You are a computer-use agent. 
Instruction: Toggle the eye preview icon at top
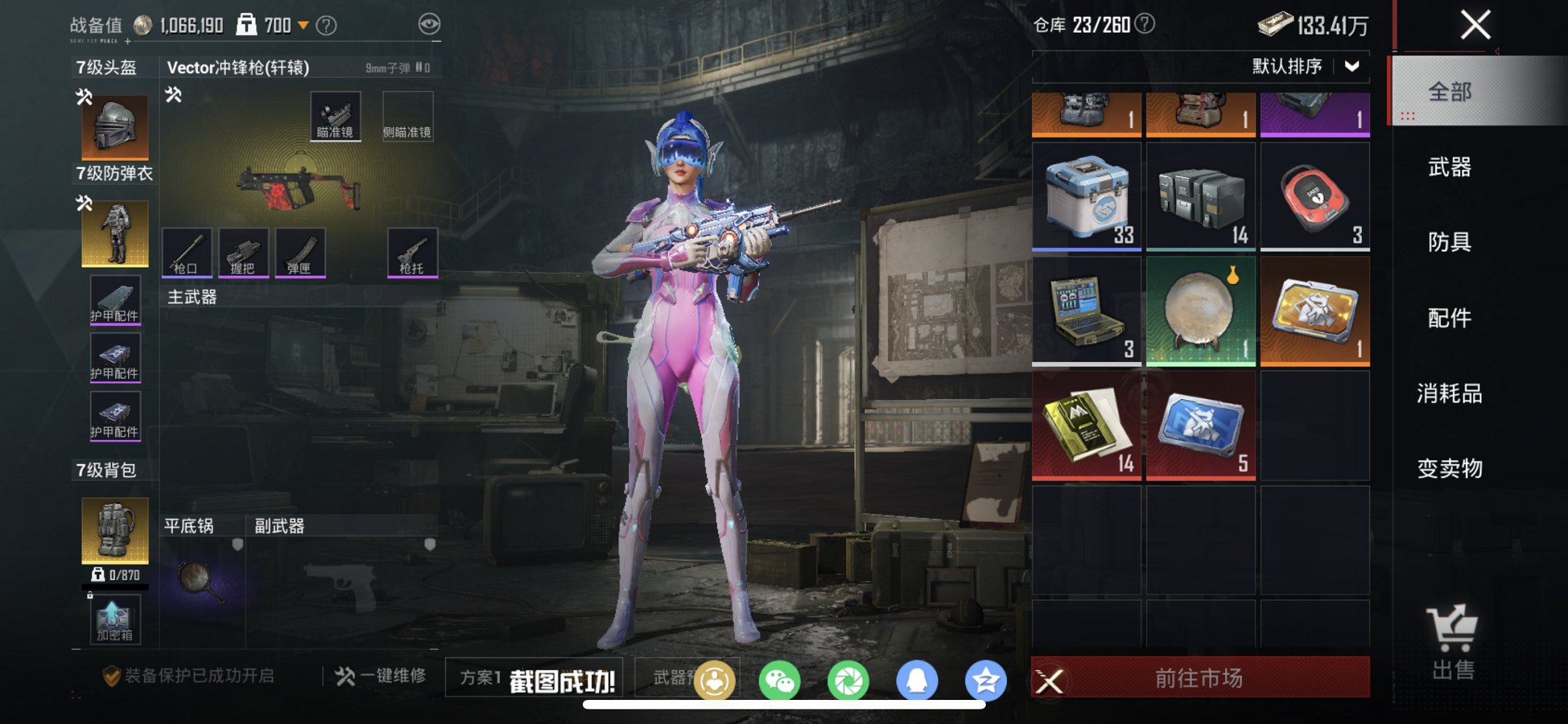tap(431, 23)
